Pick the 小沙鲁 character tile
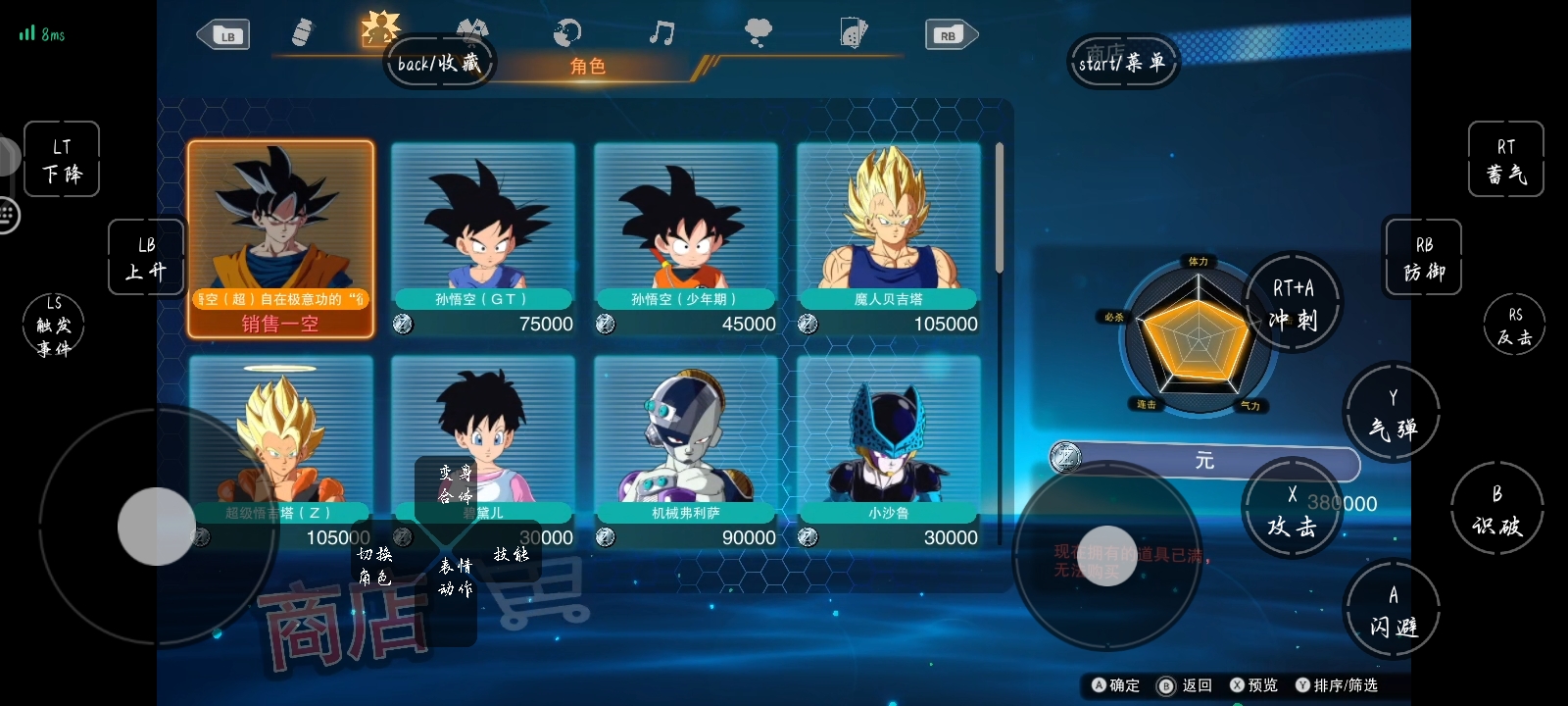Screen dimensions: 1568x706 click(x=888, y=451)
